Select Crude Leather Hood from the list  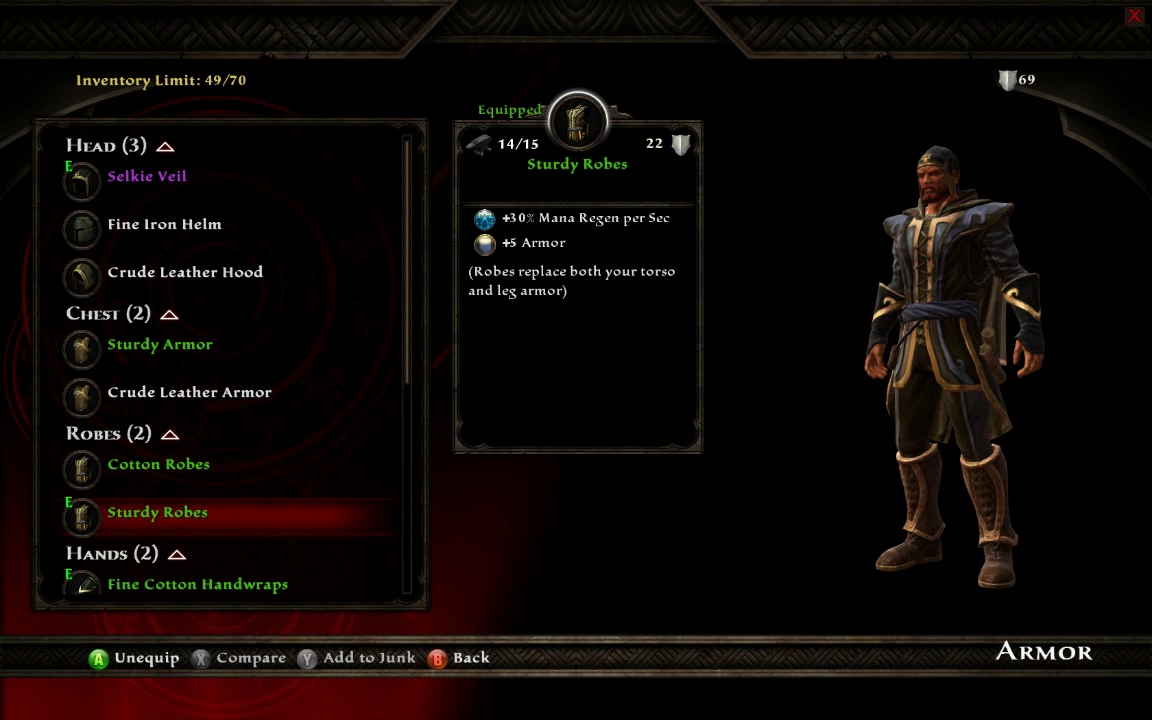coord(185,273)
